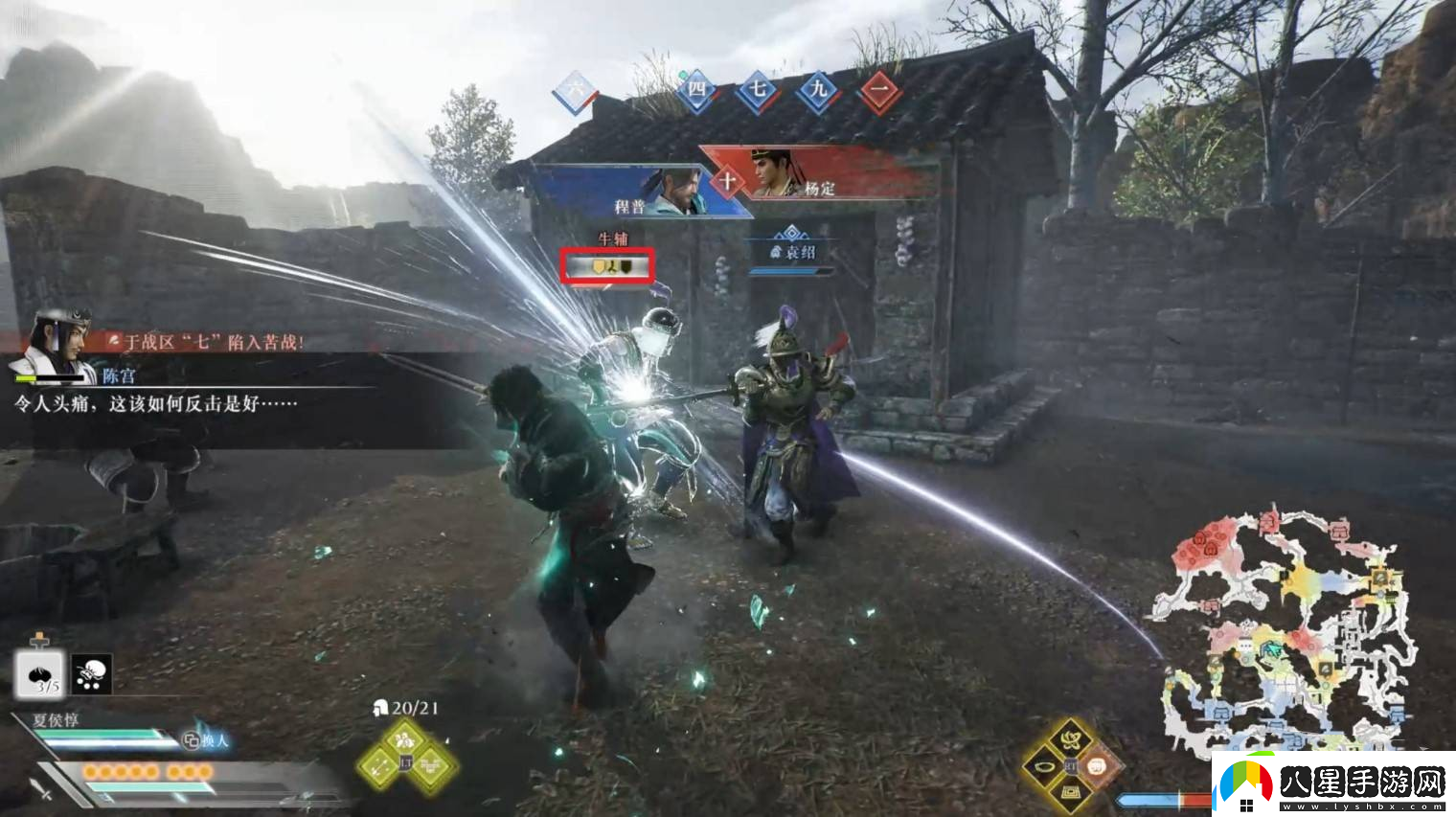Screen dimensions: 1456x817
Task: Select the meat bun item slot
Action: pos(38,673)
